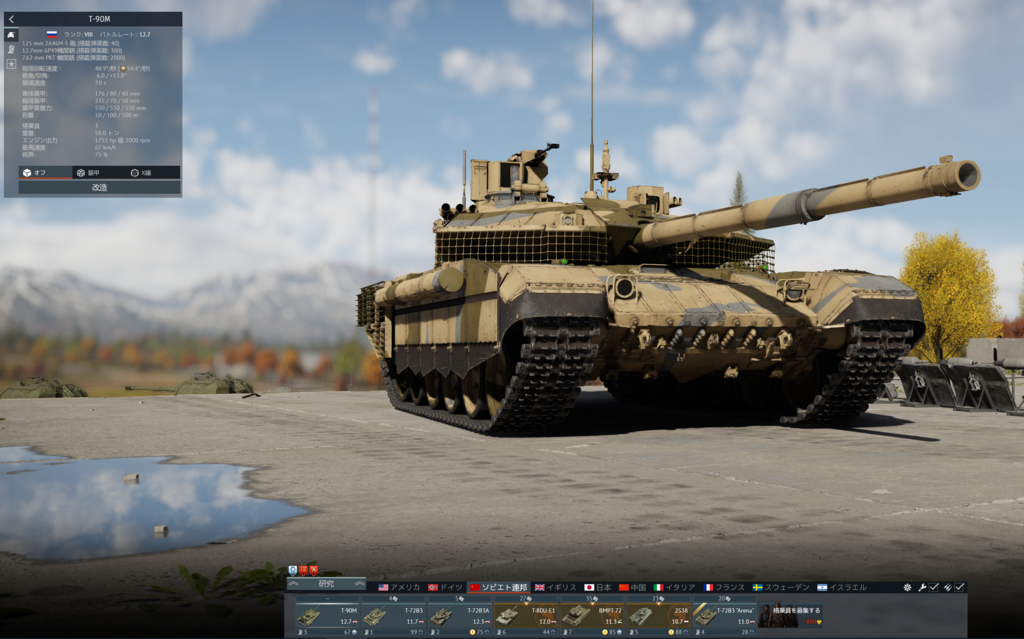Select the フランス nation tab
This screenshot has width=1024, height=639.
pos(723,587)
